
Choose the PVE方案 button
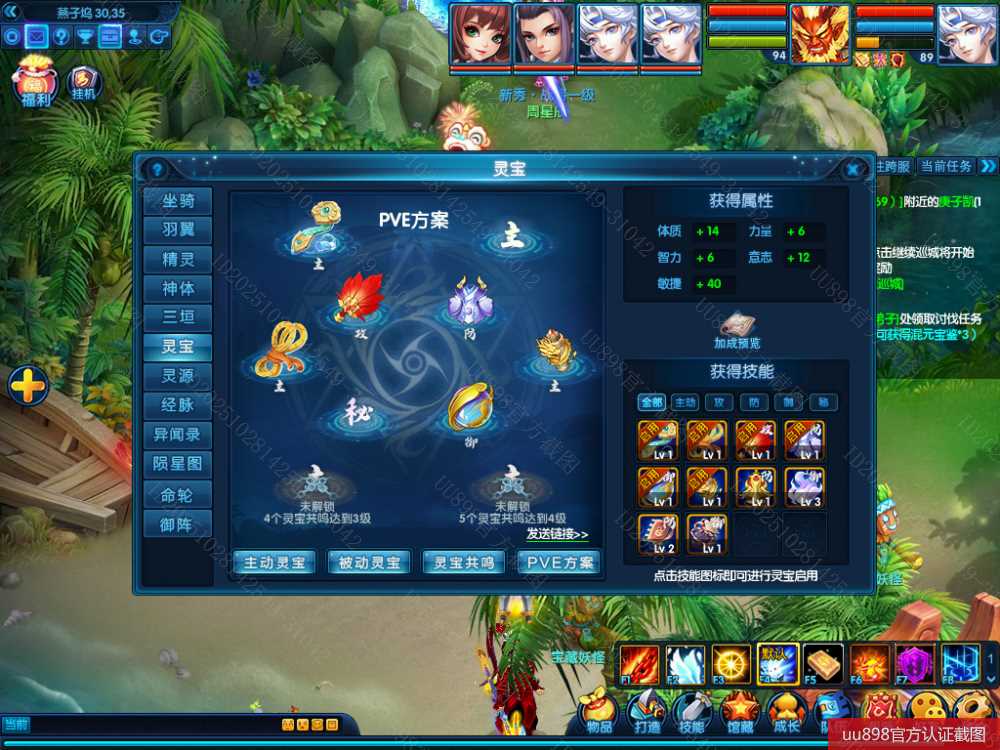pos(559,562)
